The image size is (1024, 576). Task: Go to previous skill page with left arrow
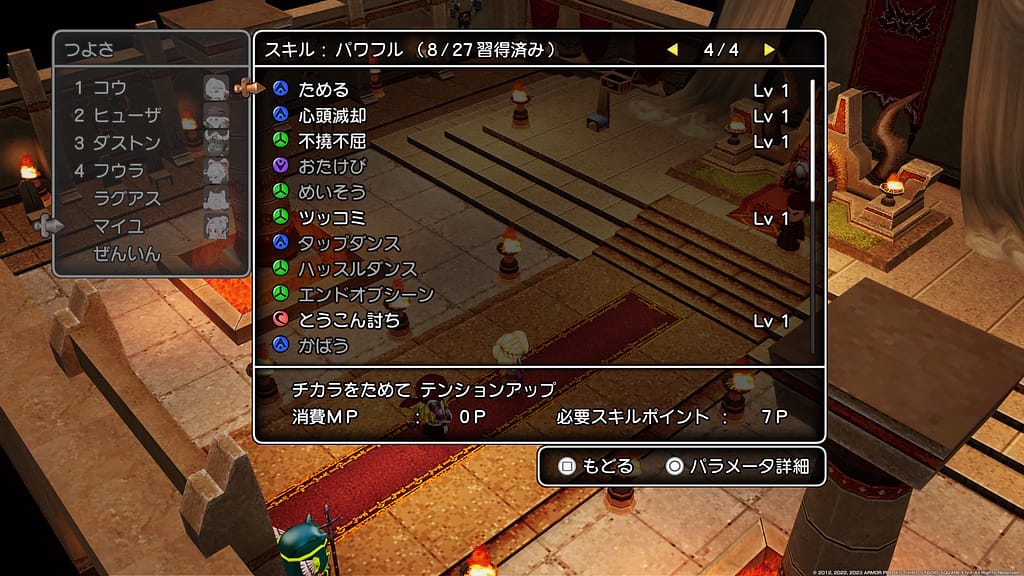coord(673,49)
